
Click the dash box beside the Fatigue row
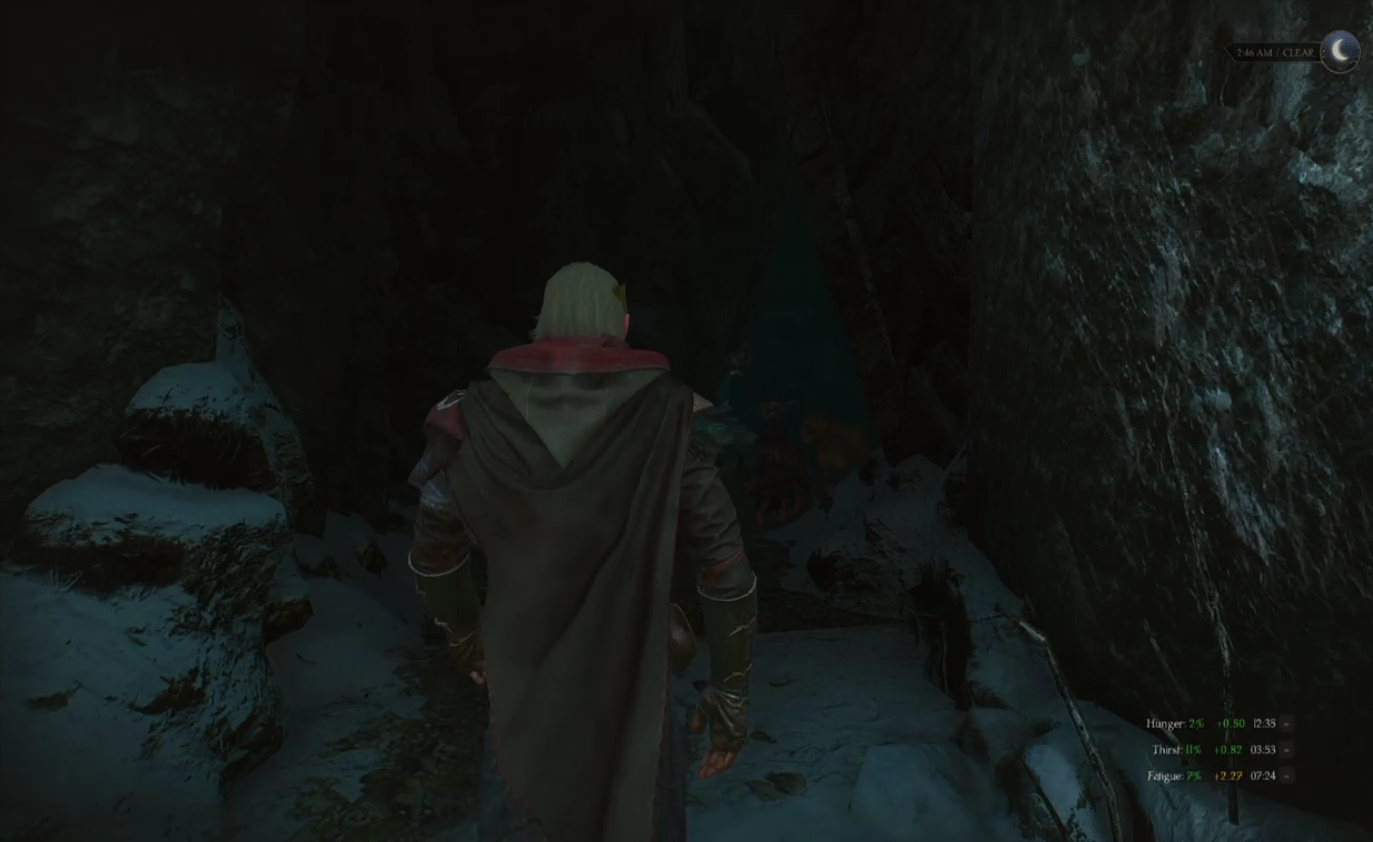click(x=1286, y=775)
